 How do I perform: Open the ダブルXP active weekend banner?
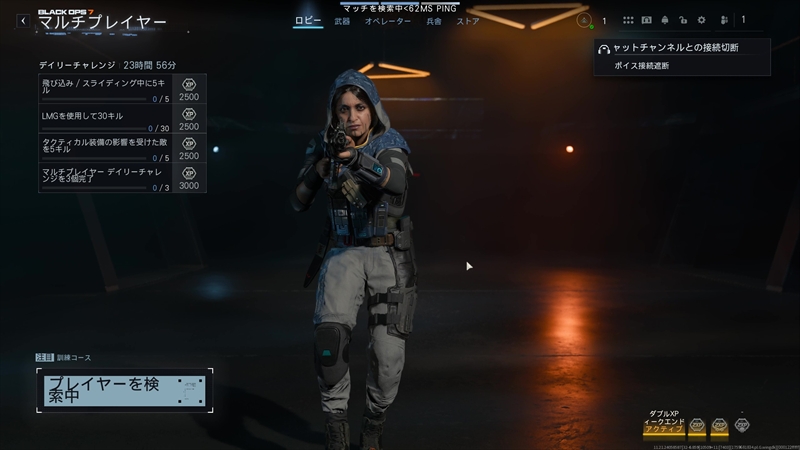(x=664, y=423)
